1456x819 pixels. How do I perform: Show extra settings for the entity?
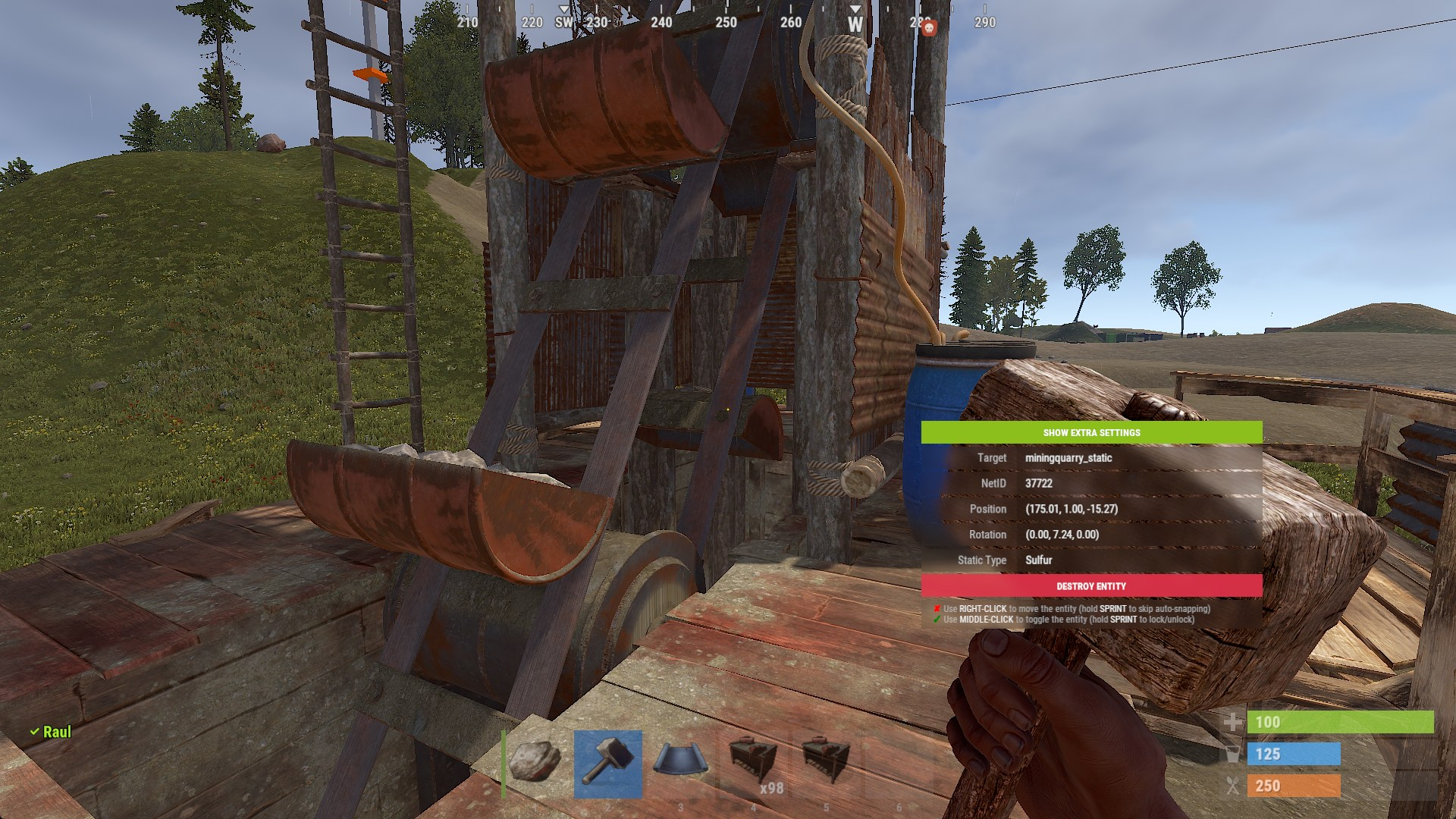[1091, 432]
